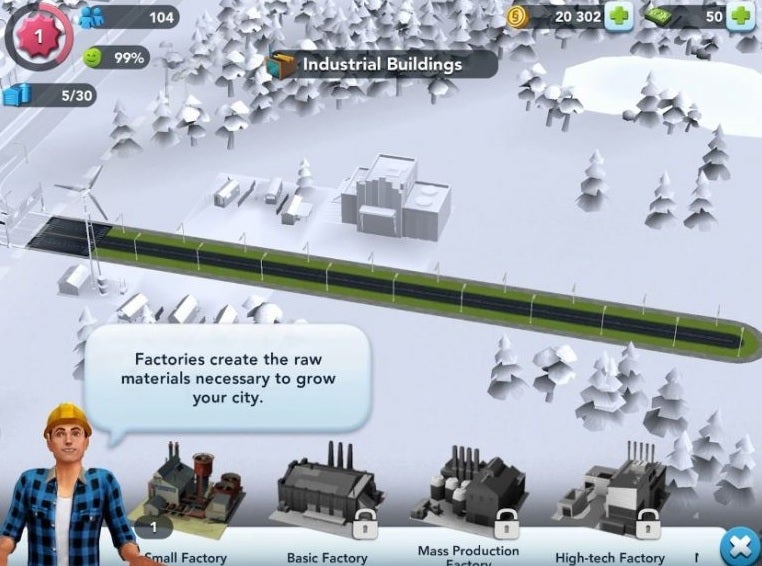
Task: Open the happiness smiley indicator
Action: 93,57
